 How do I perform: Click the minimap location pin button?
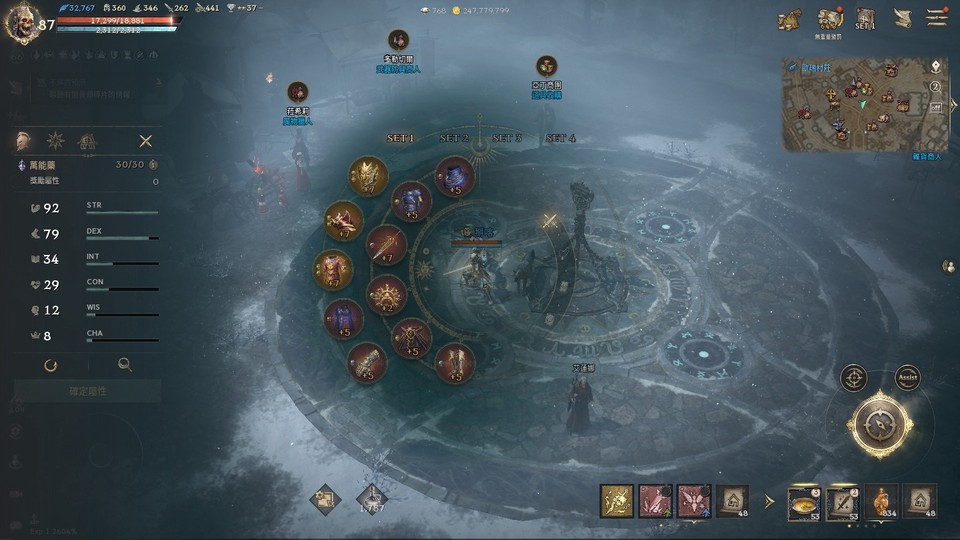point(936,66)
